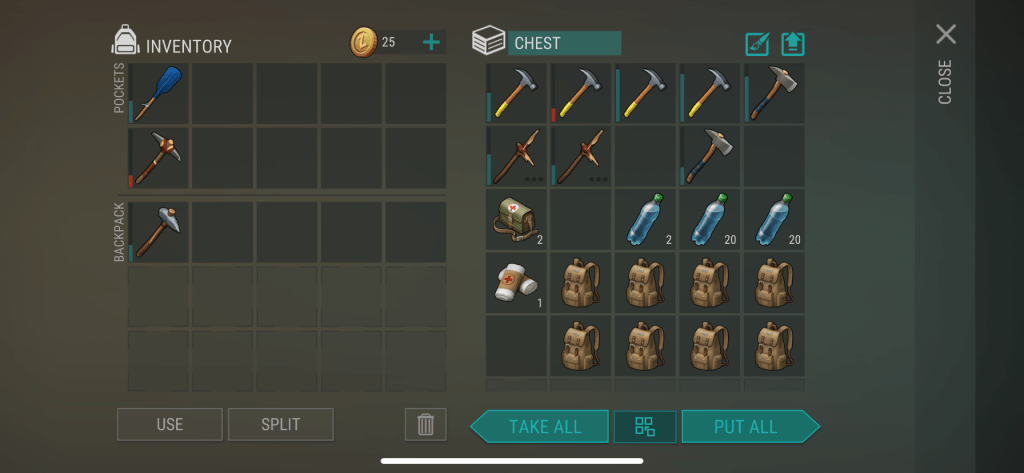The image size is (1024, 473).
Task: Click the USE button
Action: [x=169, y=424]
